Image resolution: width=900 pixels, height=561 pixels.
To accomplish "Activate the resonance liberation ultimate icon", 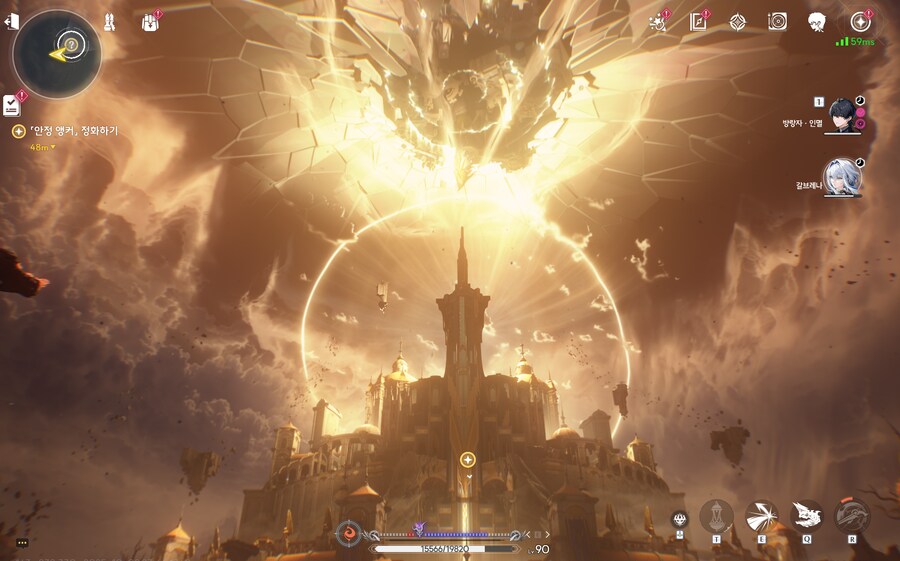I will coord(852,516).
